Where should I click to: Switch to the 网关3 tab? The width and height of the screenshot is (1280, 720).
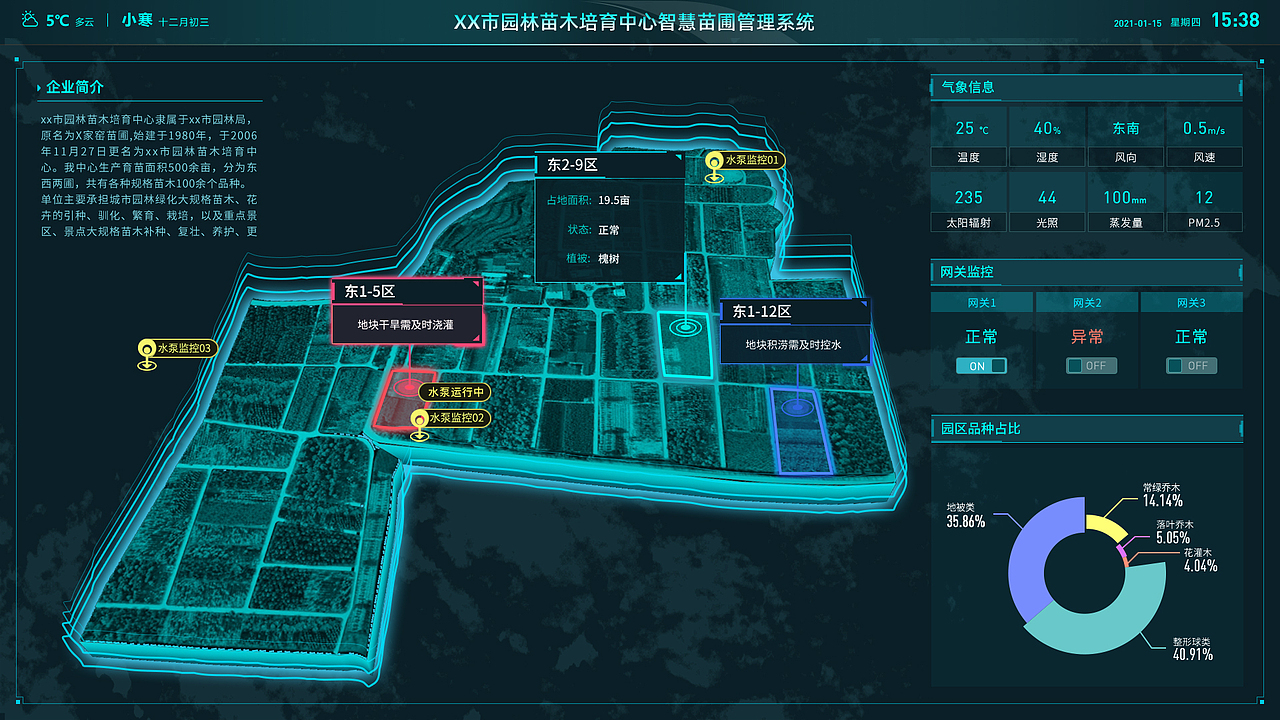tap(1191, 302)
